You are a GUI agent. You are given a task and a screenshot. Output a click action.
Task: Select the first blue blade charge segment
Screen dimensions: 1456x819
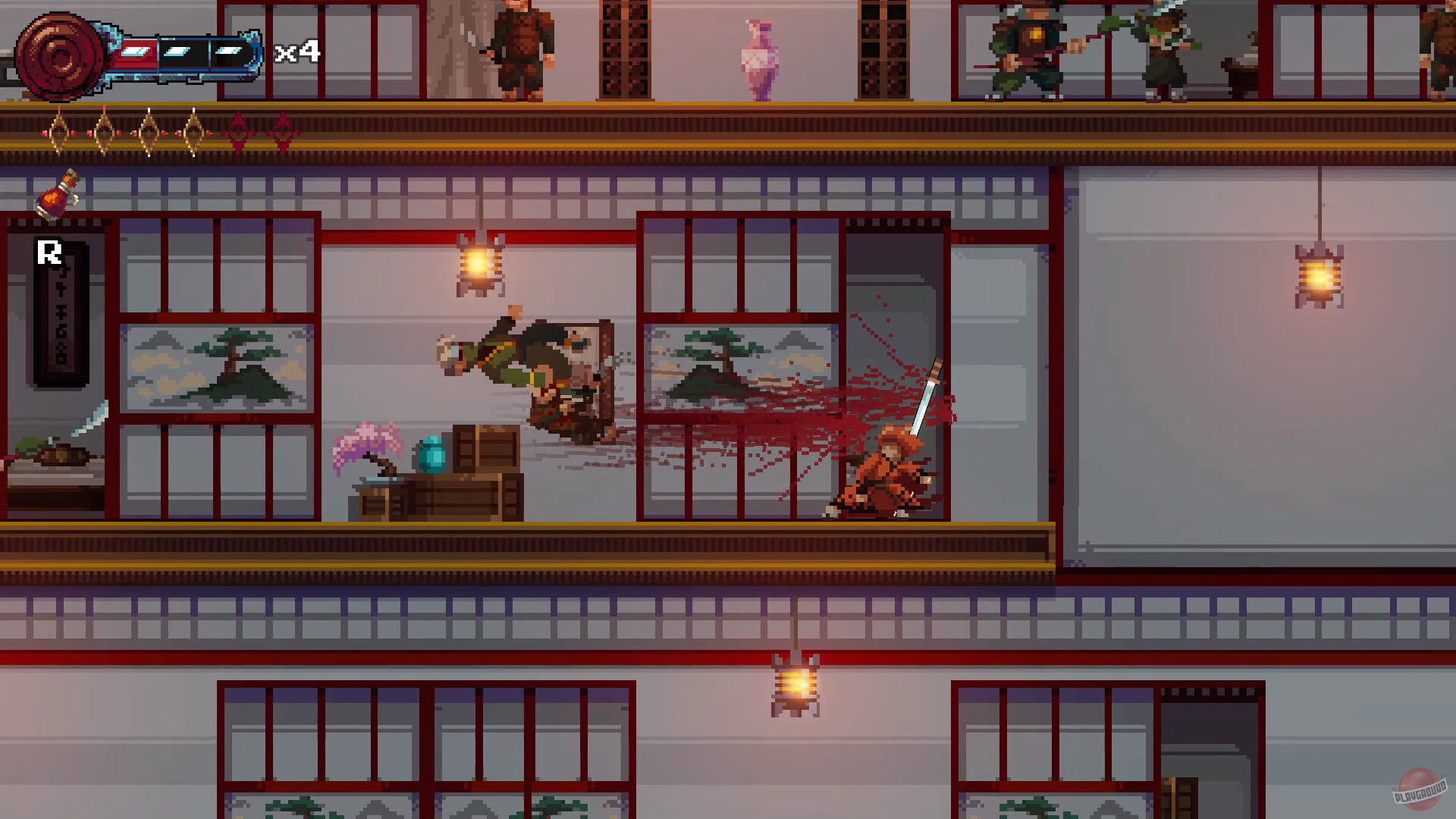click(x=136, y=52)
